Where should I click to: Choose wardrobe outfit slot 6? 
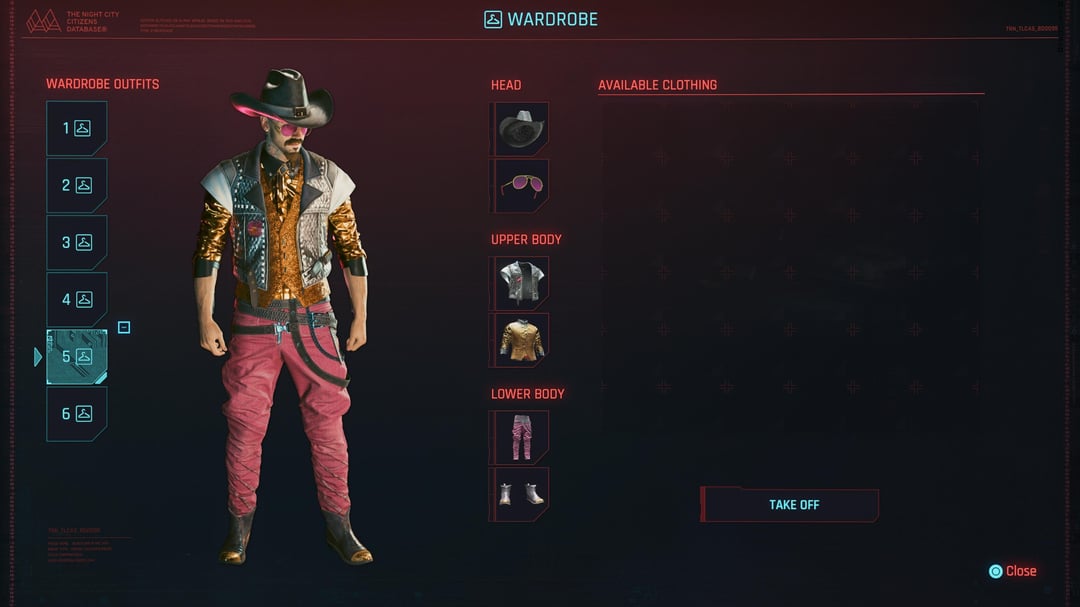(x=76, y=413)
